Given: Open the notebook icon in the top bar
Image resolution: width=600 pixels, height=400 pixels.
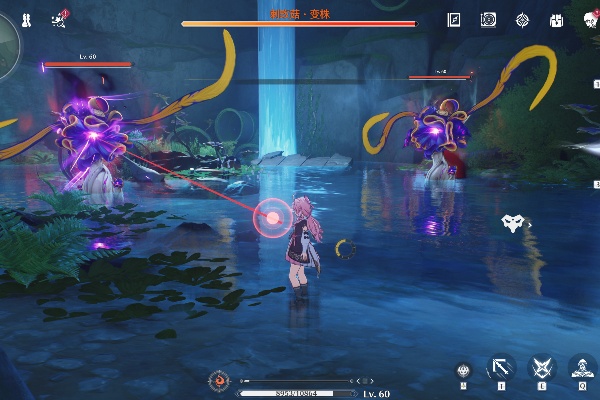Looking at the screenshot, I should [x=454, y=19].
